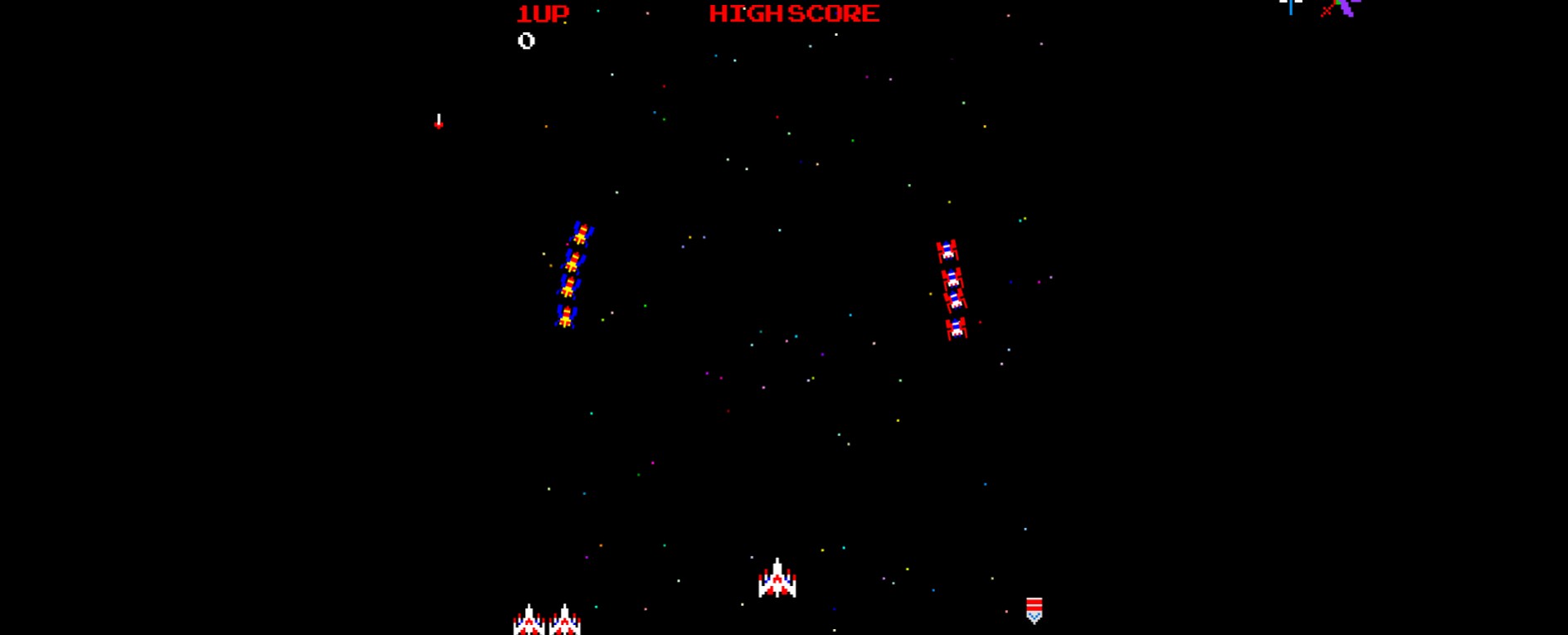The height and width of the screenshot is (635, 1568).
Task: Select the bottommost red butterfly enemy
Action: [956, 329]
